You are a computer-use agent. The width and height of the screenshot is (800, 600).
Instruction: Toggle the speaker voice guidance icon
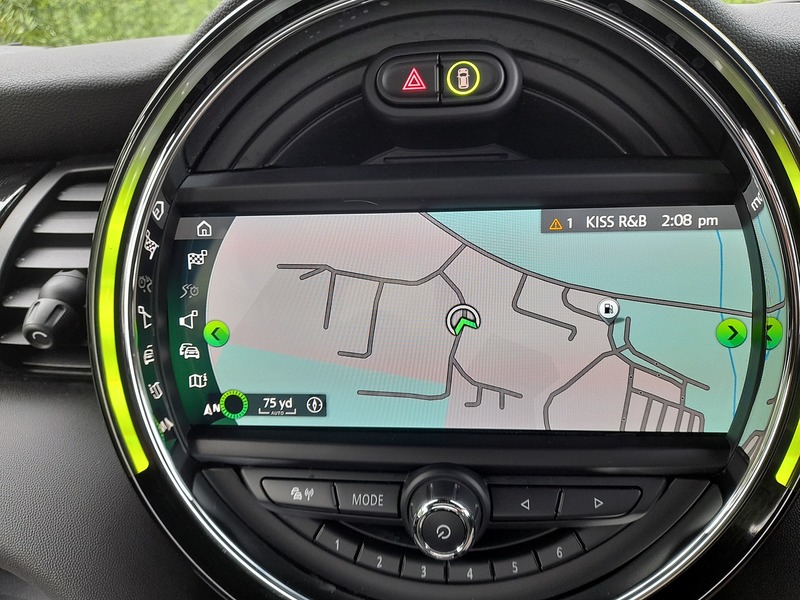(190, 320)
